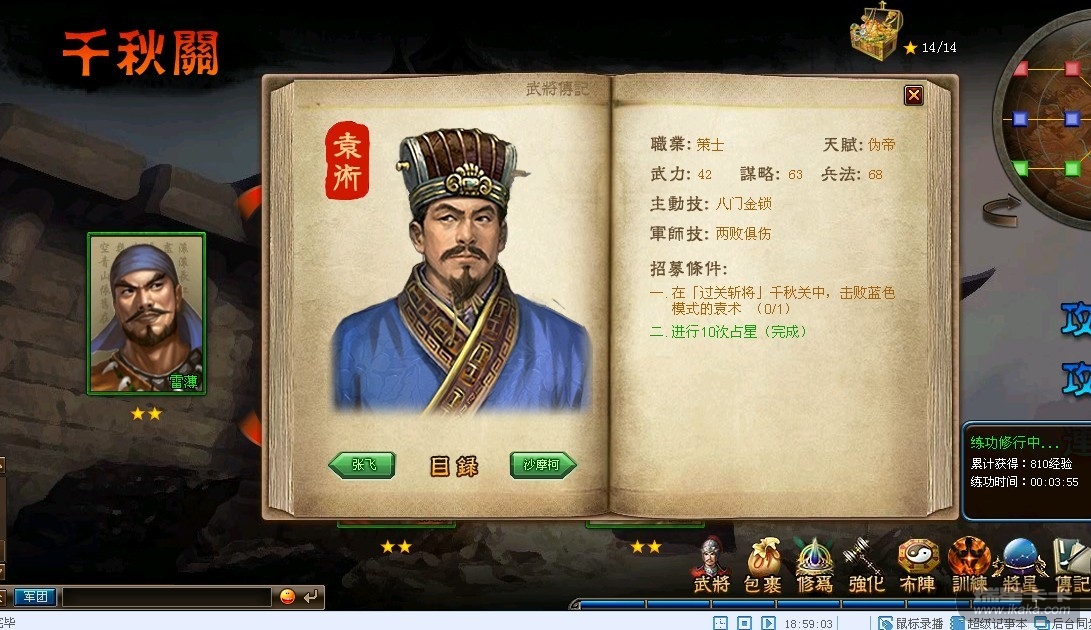Viewport: 1091px width, 630px height.
Task: Click the golden treasure chest reward
Action: (x=875, y=32)
